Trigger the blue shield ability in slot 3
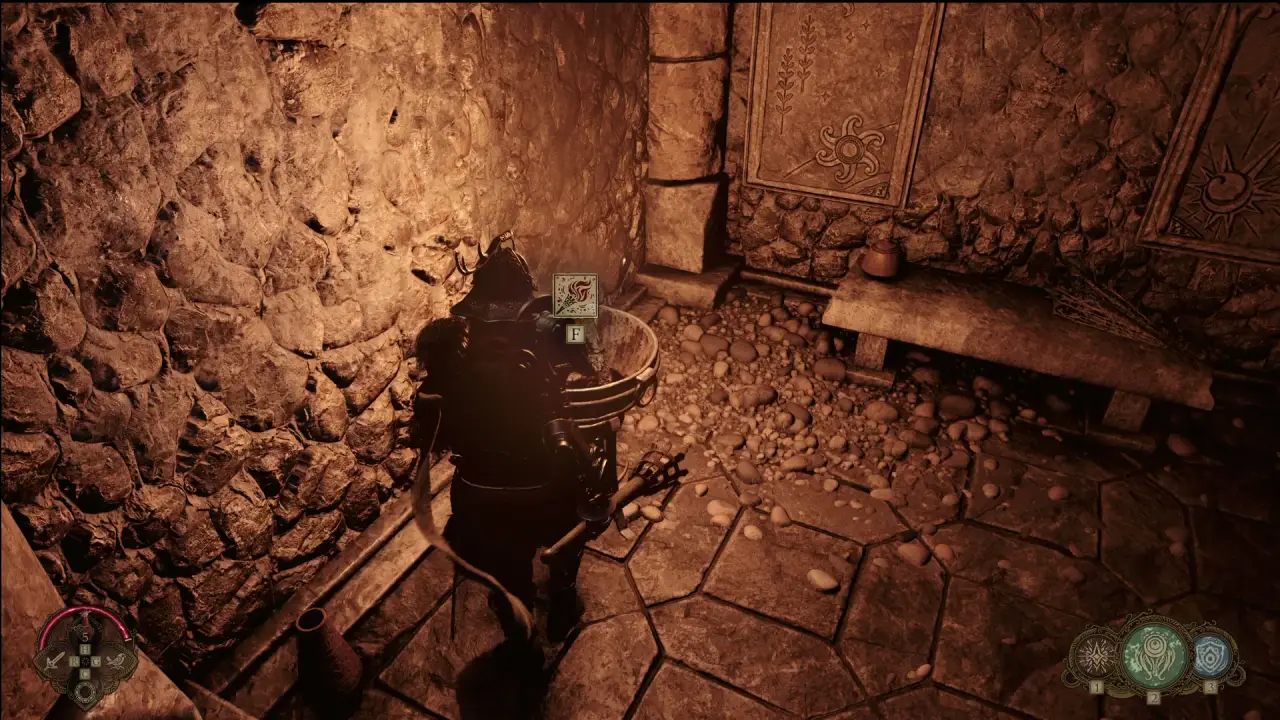The image size is (1280, 720). [x=1211, y=656]
